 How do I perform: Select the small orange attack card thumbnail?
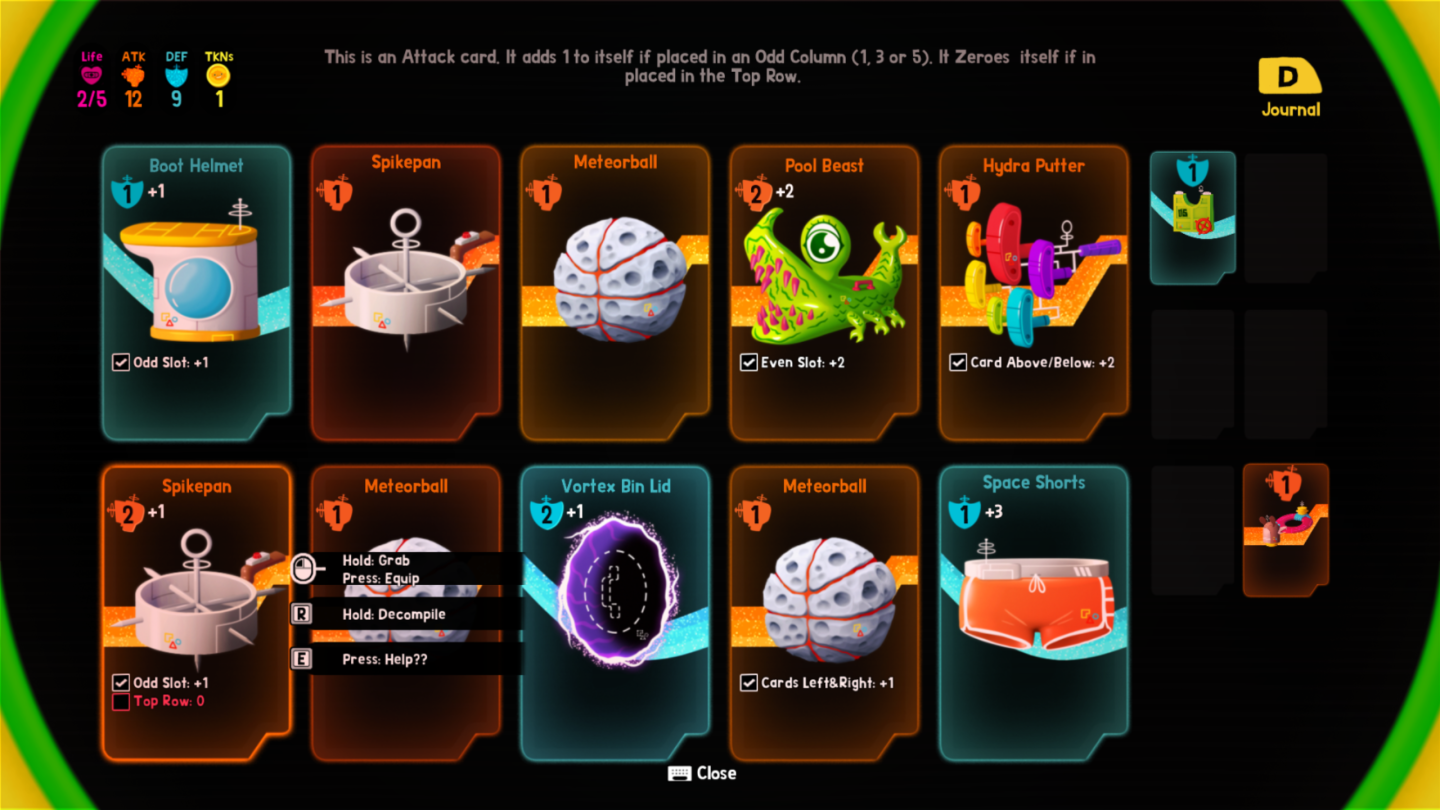[x=1285, y=529]
